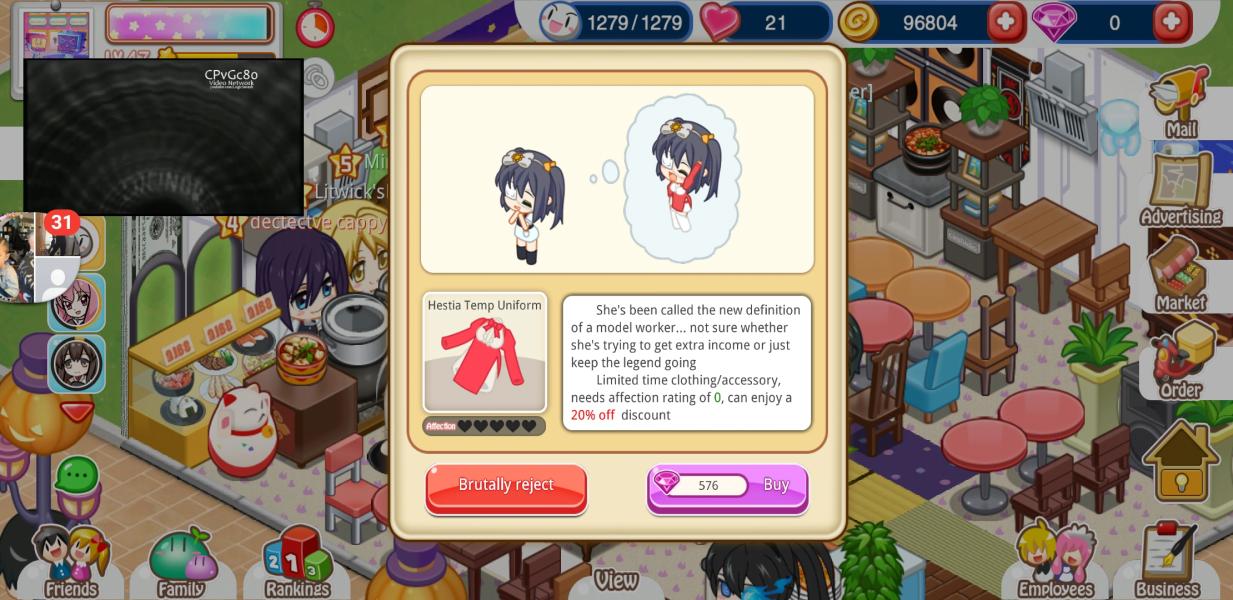Open the Advertising menu

pyautogui.click(x=1181, y=189)
